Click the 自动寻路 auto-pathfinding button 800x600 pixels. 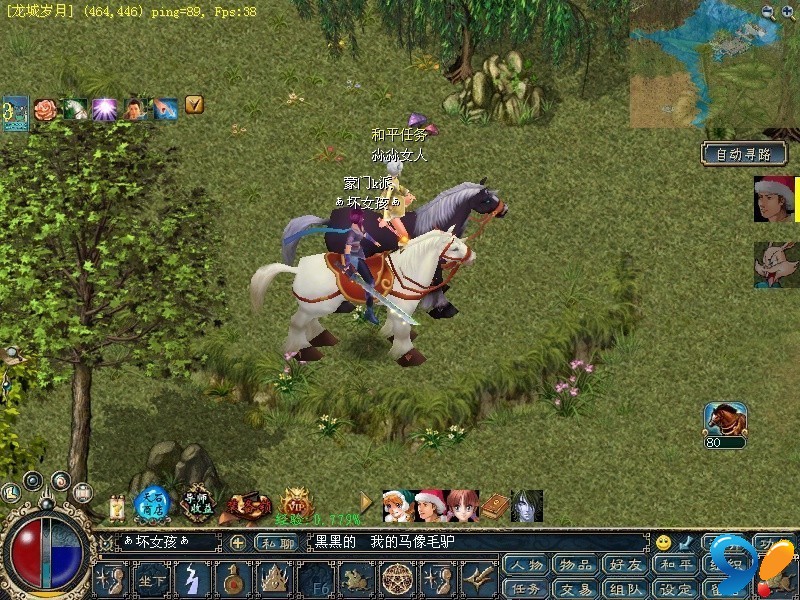click(x=744, y=155)
